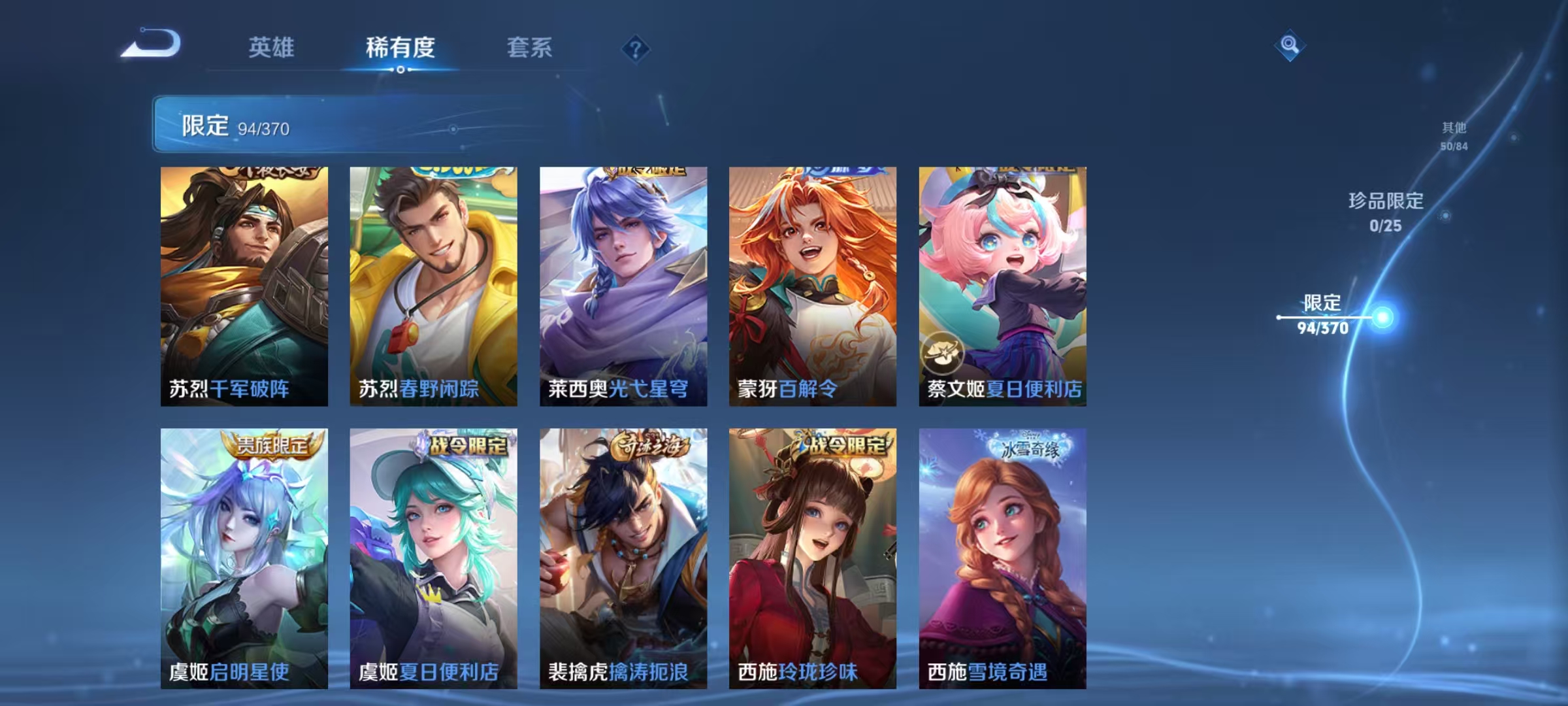Select the 稀有度 tab
1568x706 pixels.
(x=400, y=48)
